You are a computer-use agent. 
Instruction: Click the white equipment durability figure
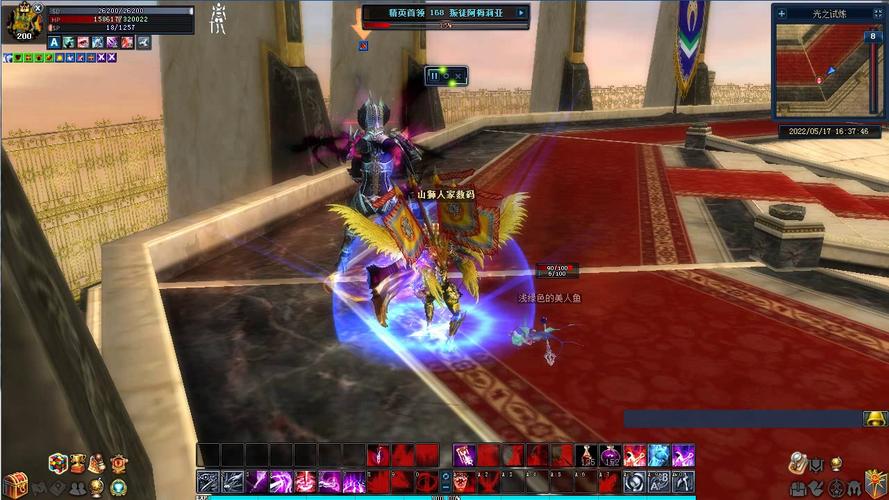pos(217,18)
